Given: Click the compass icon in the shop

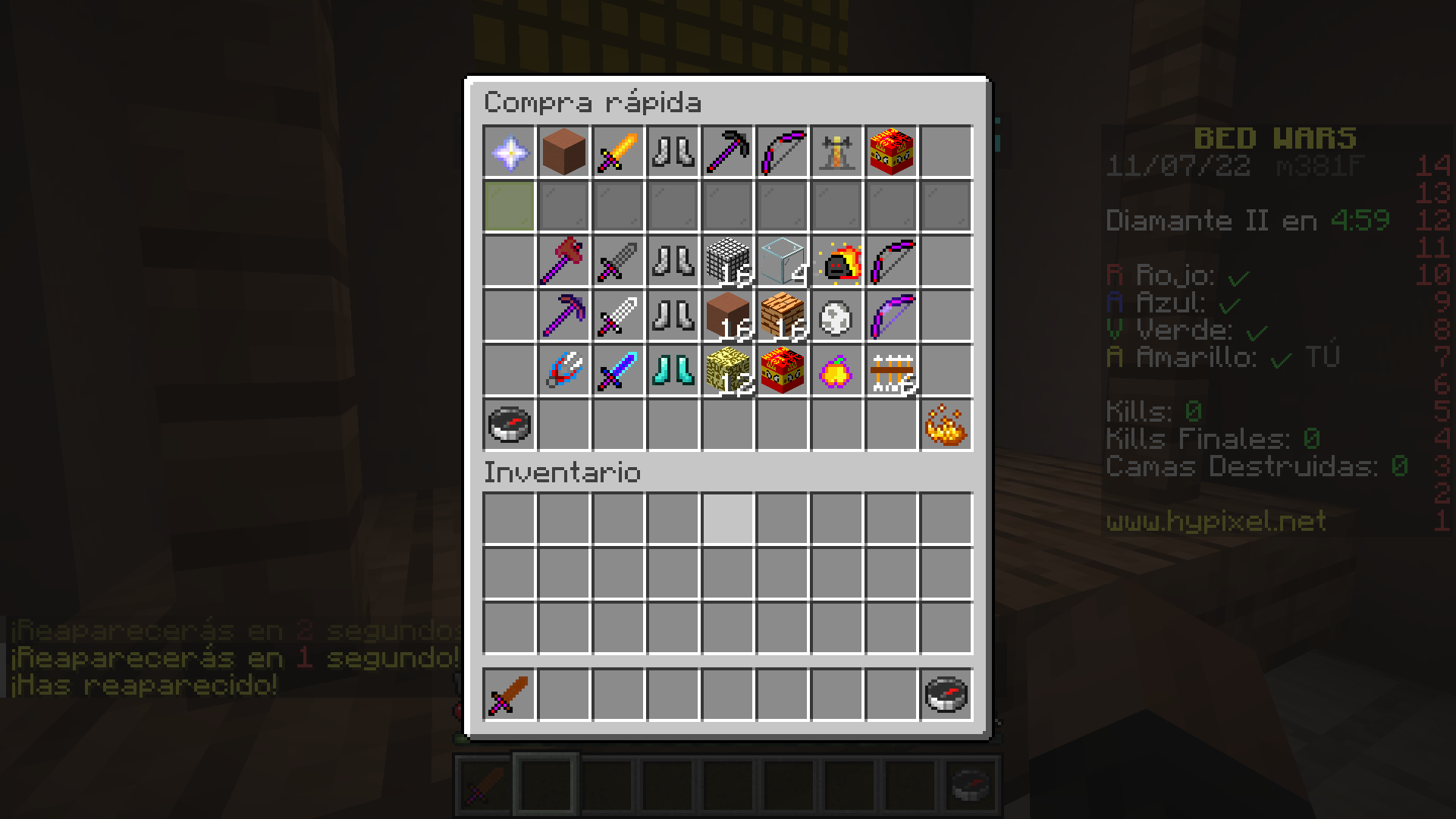Looking at the screenshot, I should [x=510, y=425].
